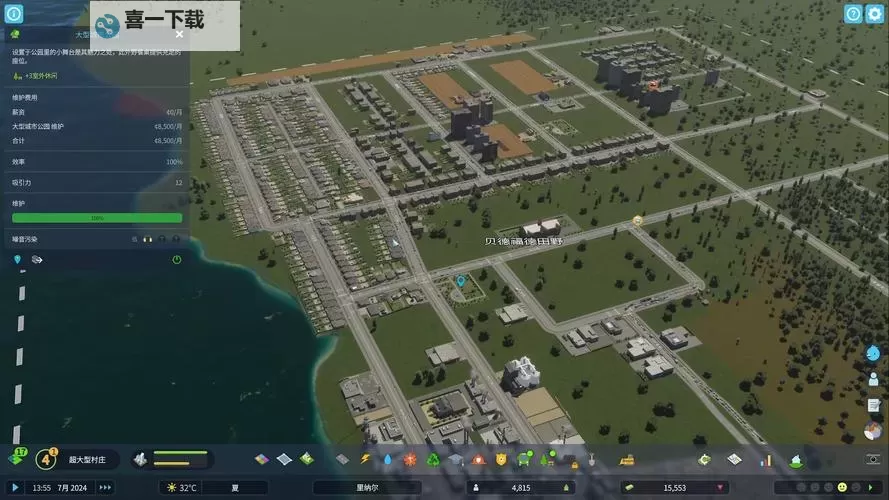Increase game speed with fast-forward arrows
This screenshot has height=500, width=889.
click(x=104, y=488)
